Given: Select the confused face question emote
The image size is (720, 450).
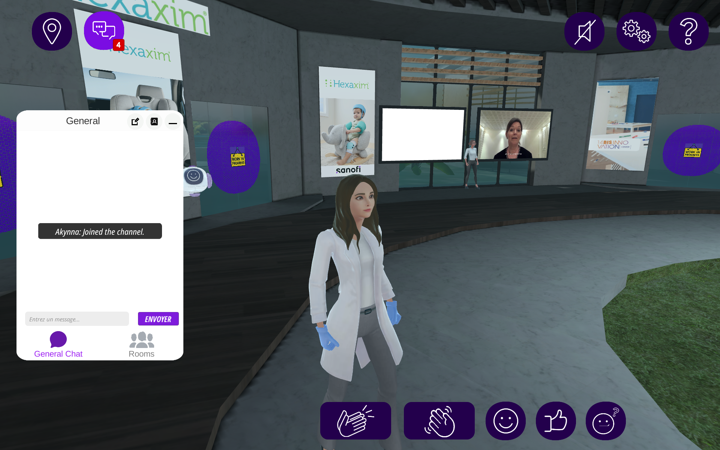Looking at the screenshot, I should (606, 421).
